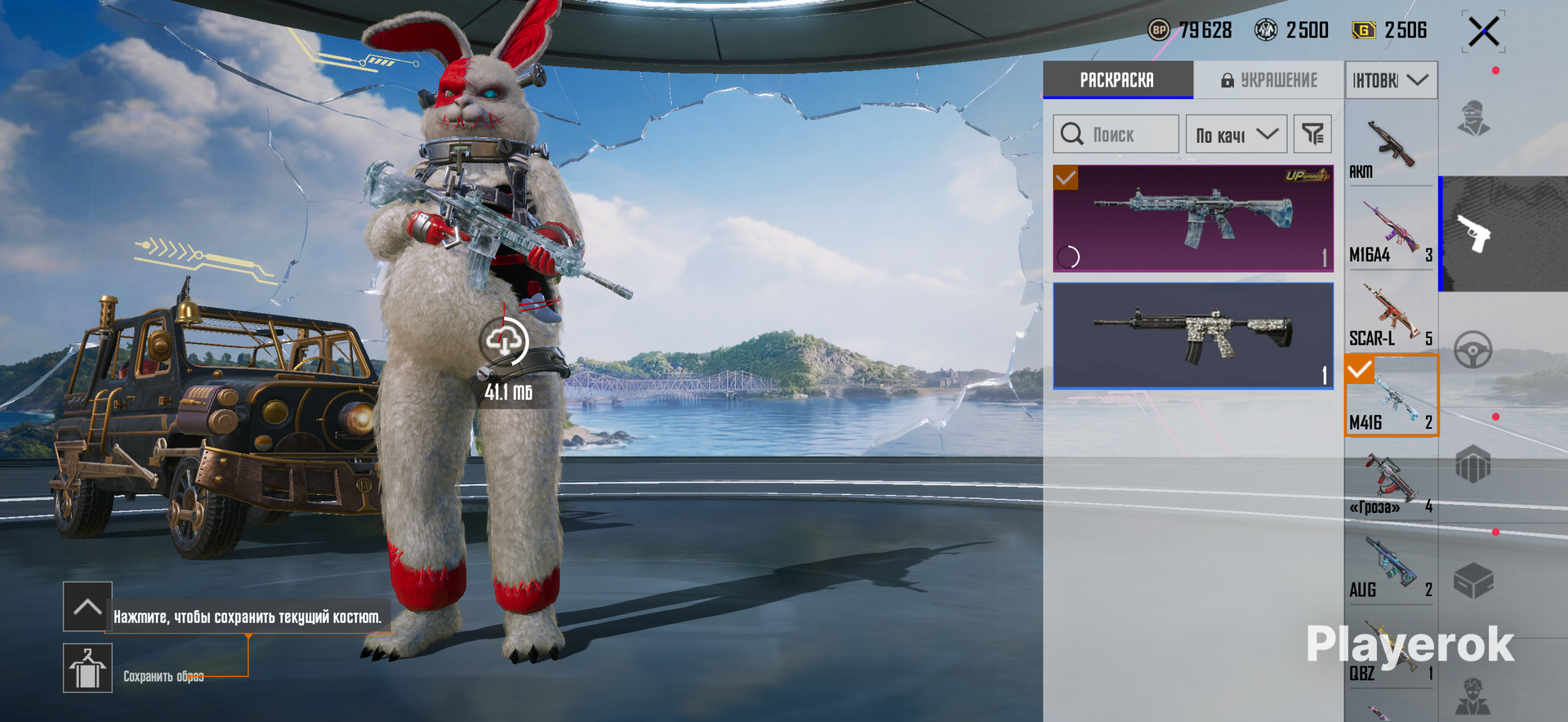Screen dimensions: 1568x722
Task: Open the vehicle category steering wheel icon
Action: pos(1473,350)
